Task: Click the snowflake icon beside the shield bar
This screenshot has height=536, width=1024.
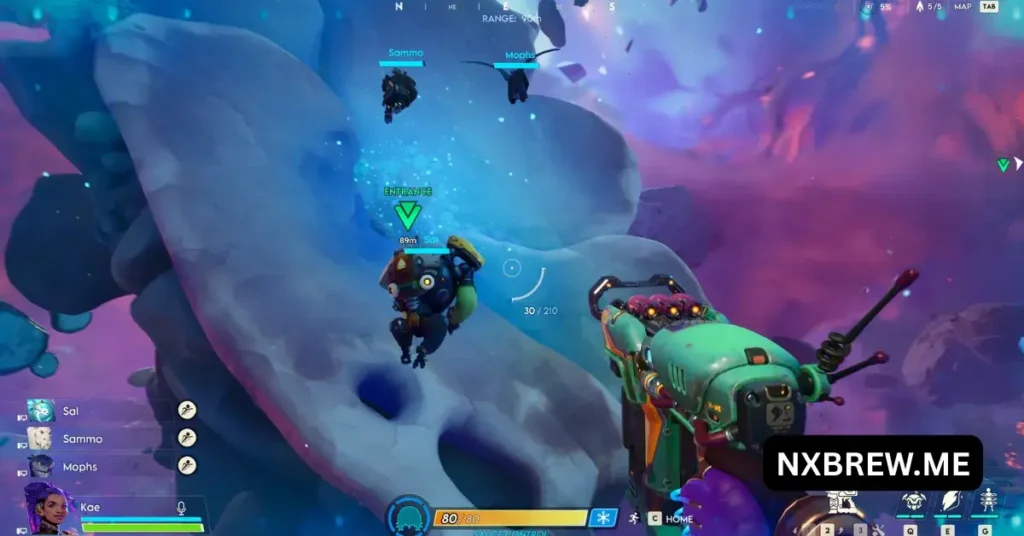Action: pyautogui.click(x=603, y=518)
